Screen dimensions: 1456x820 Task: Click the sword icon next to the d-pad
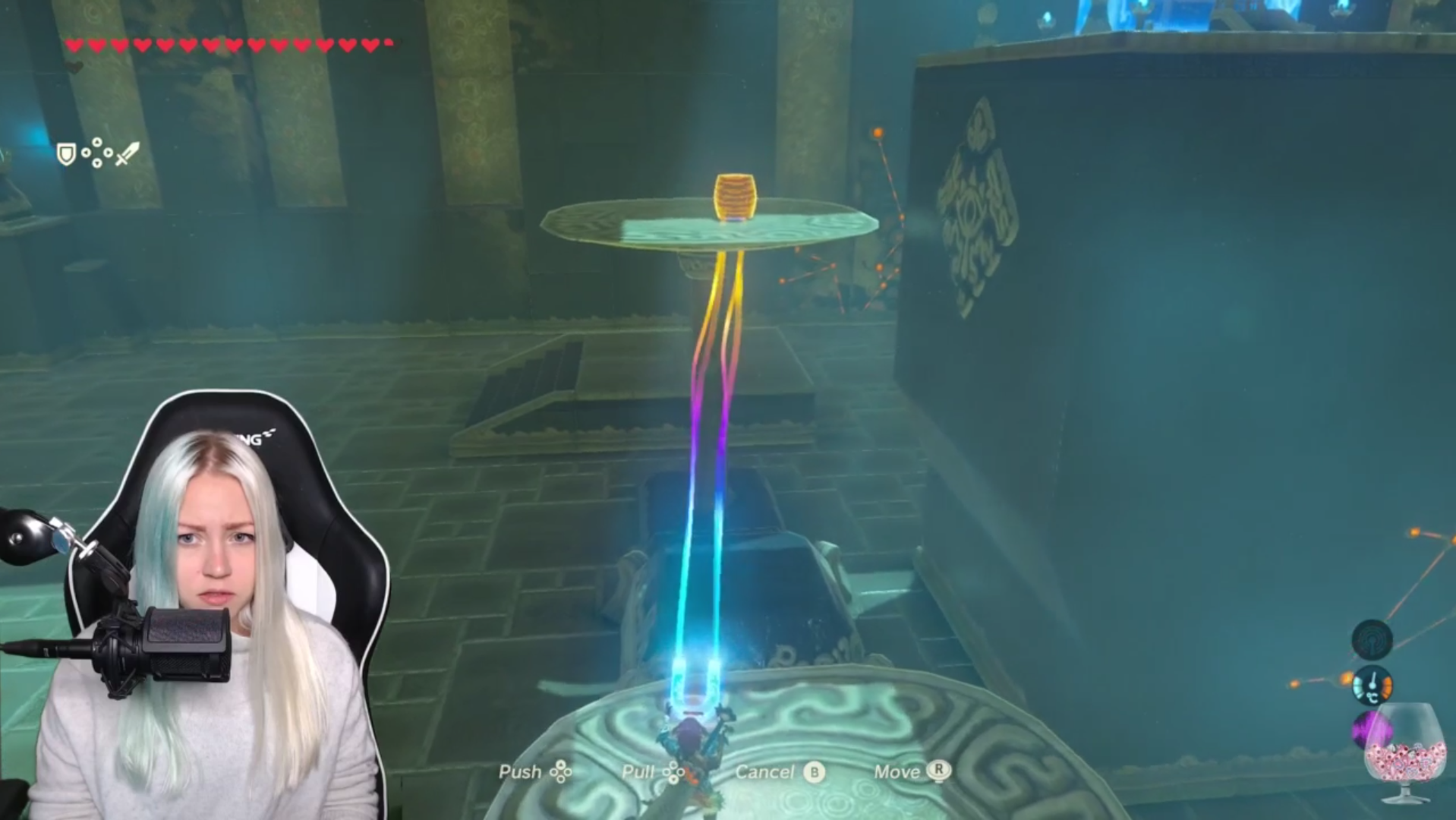coord(125,153)
